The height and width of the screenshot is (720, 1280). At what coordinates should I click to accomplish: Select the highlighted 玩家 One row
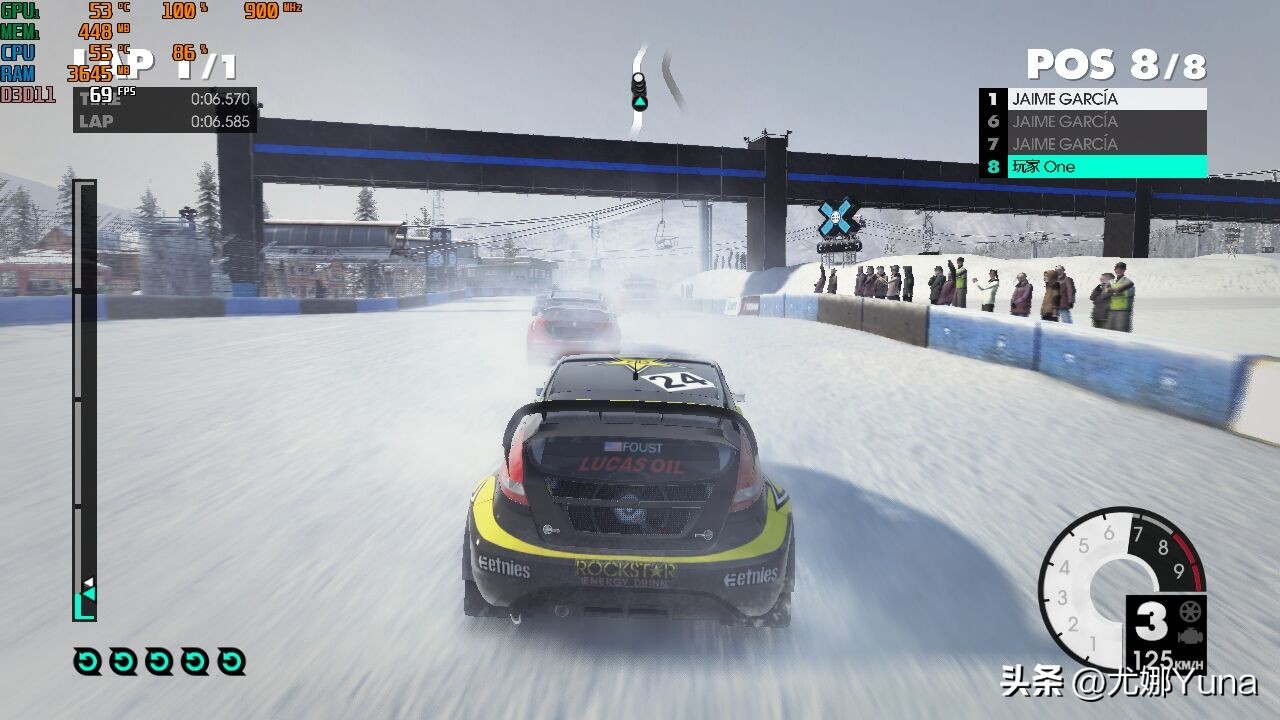pyautogui.click(x=1093, y=167)
